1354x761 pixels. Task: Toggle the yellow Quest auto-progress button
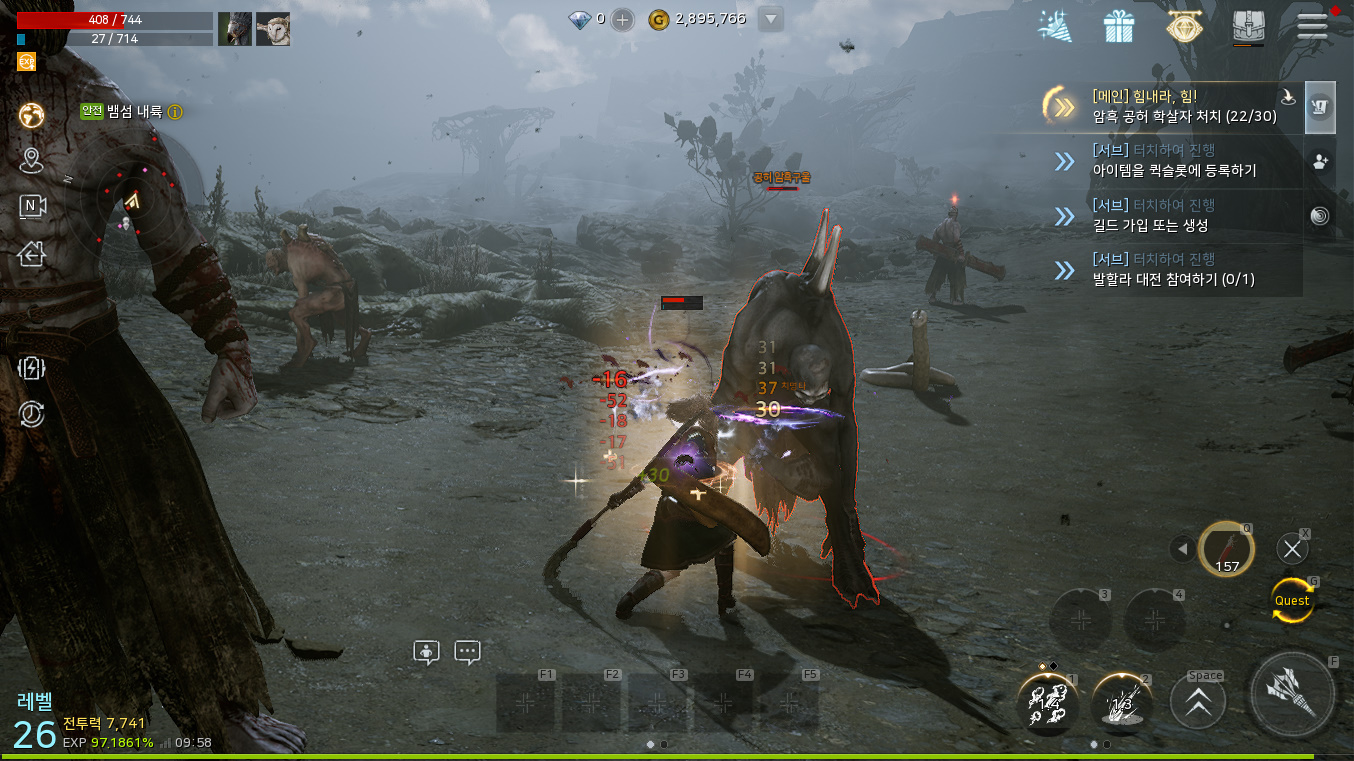(1292, 600)
